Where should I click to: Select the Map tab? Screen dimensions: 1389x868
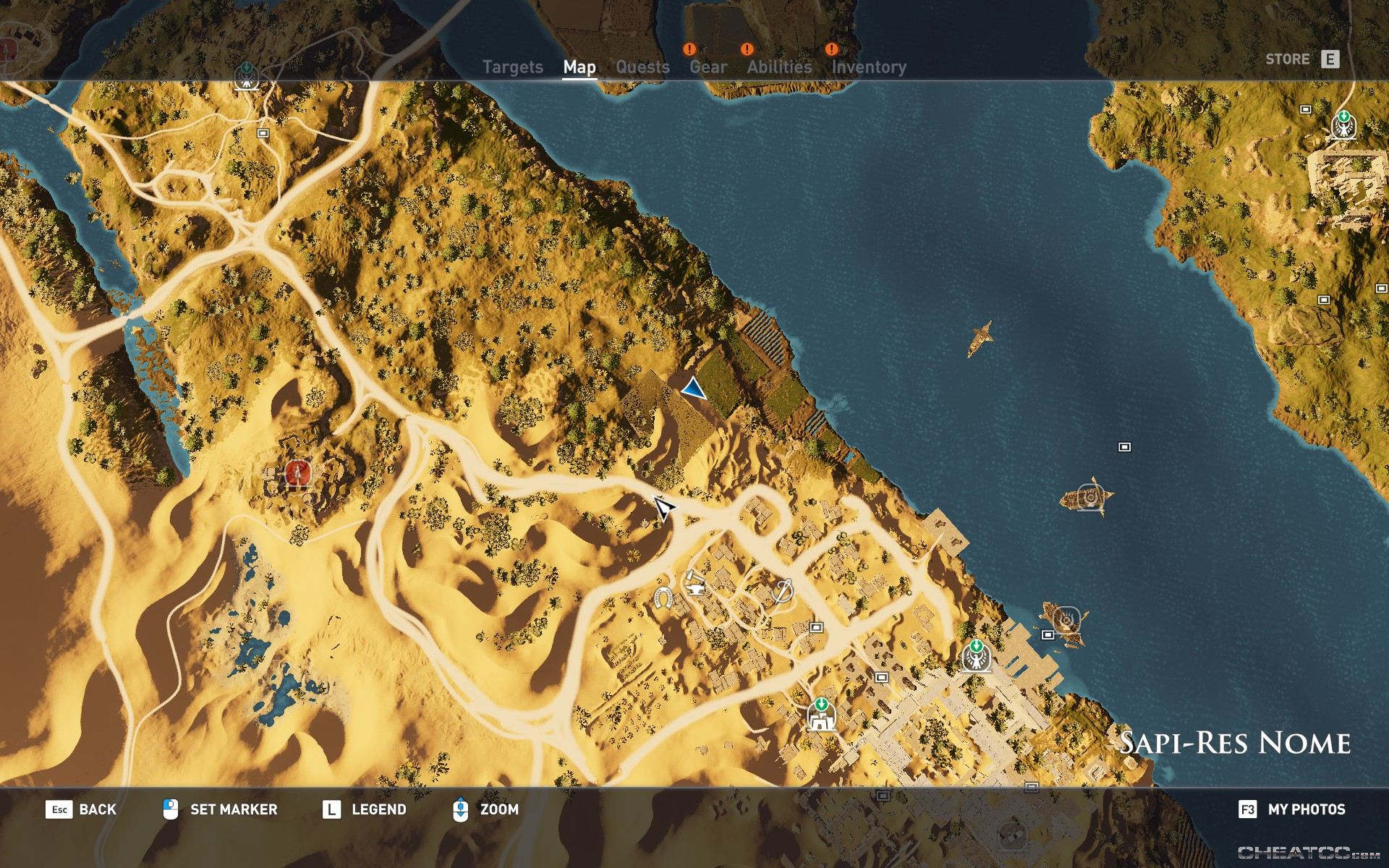pos(579,67)
